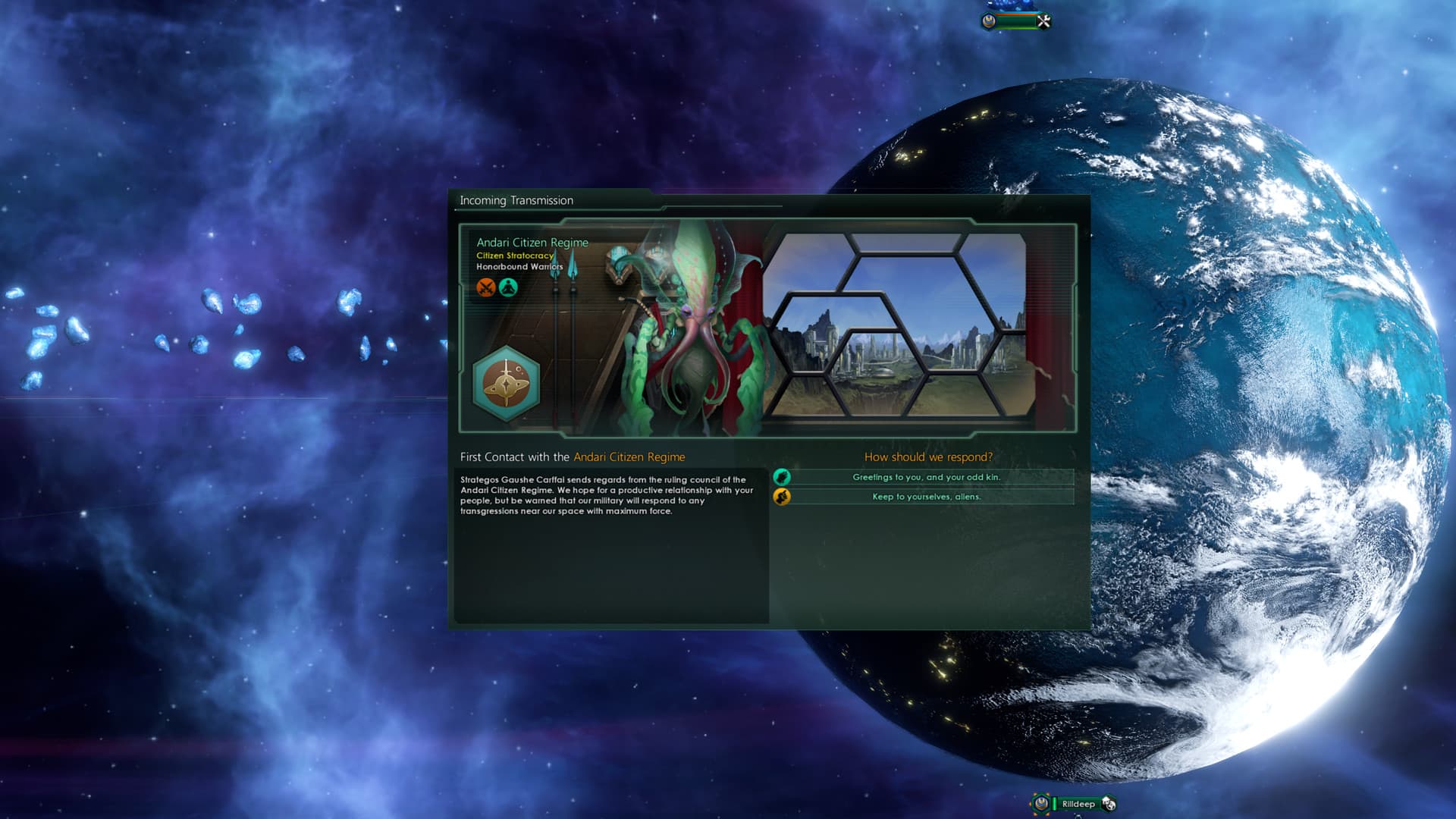
Task: Click the teal spiritualist ethic icon
Action: [508, 287]
